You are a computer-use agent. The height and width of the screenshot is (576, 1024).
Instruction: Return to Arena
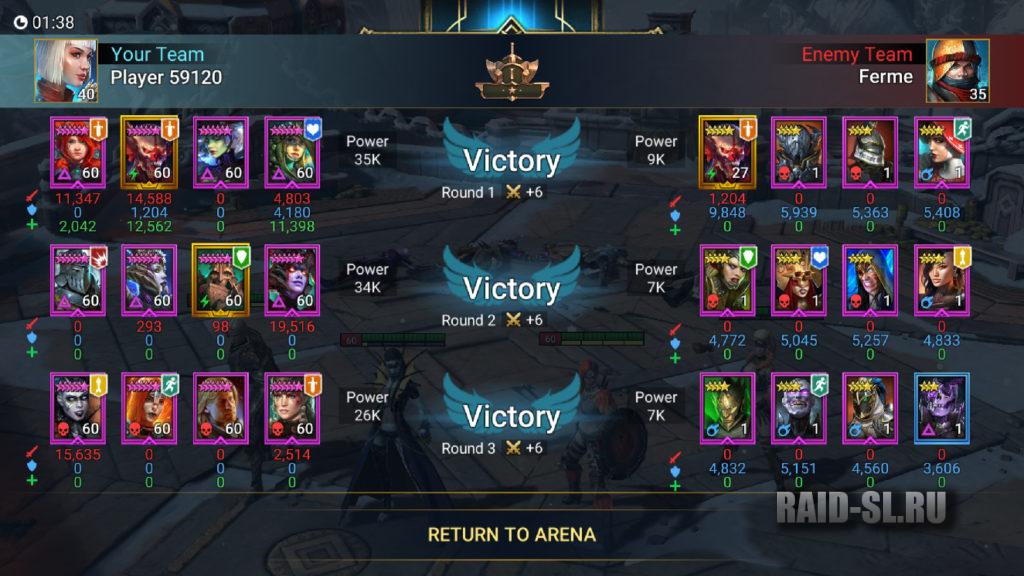[511, 534]
